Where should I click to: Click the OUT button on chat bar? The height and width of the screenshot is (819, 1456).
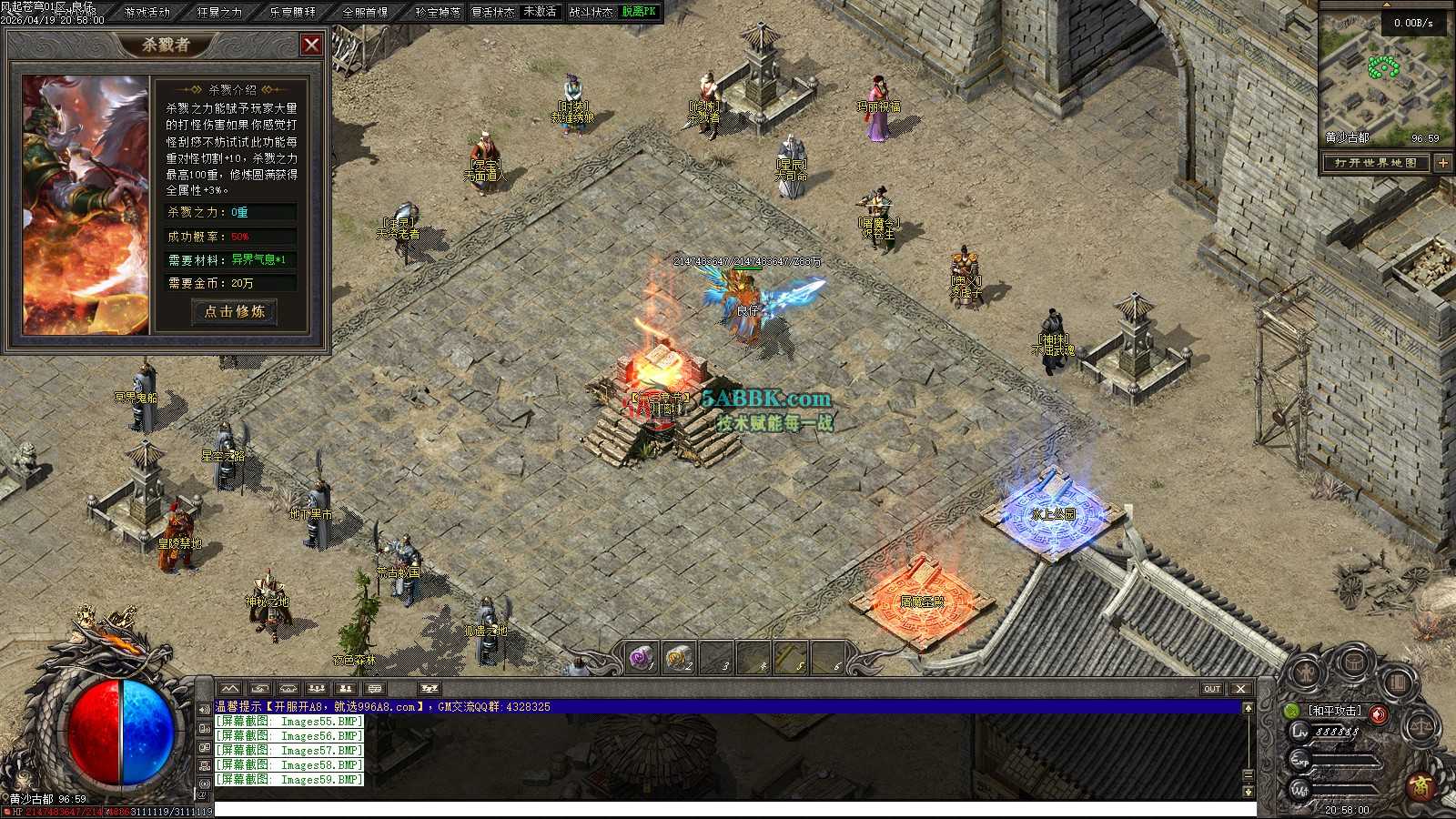coord(1212,689)
